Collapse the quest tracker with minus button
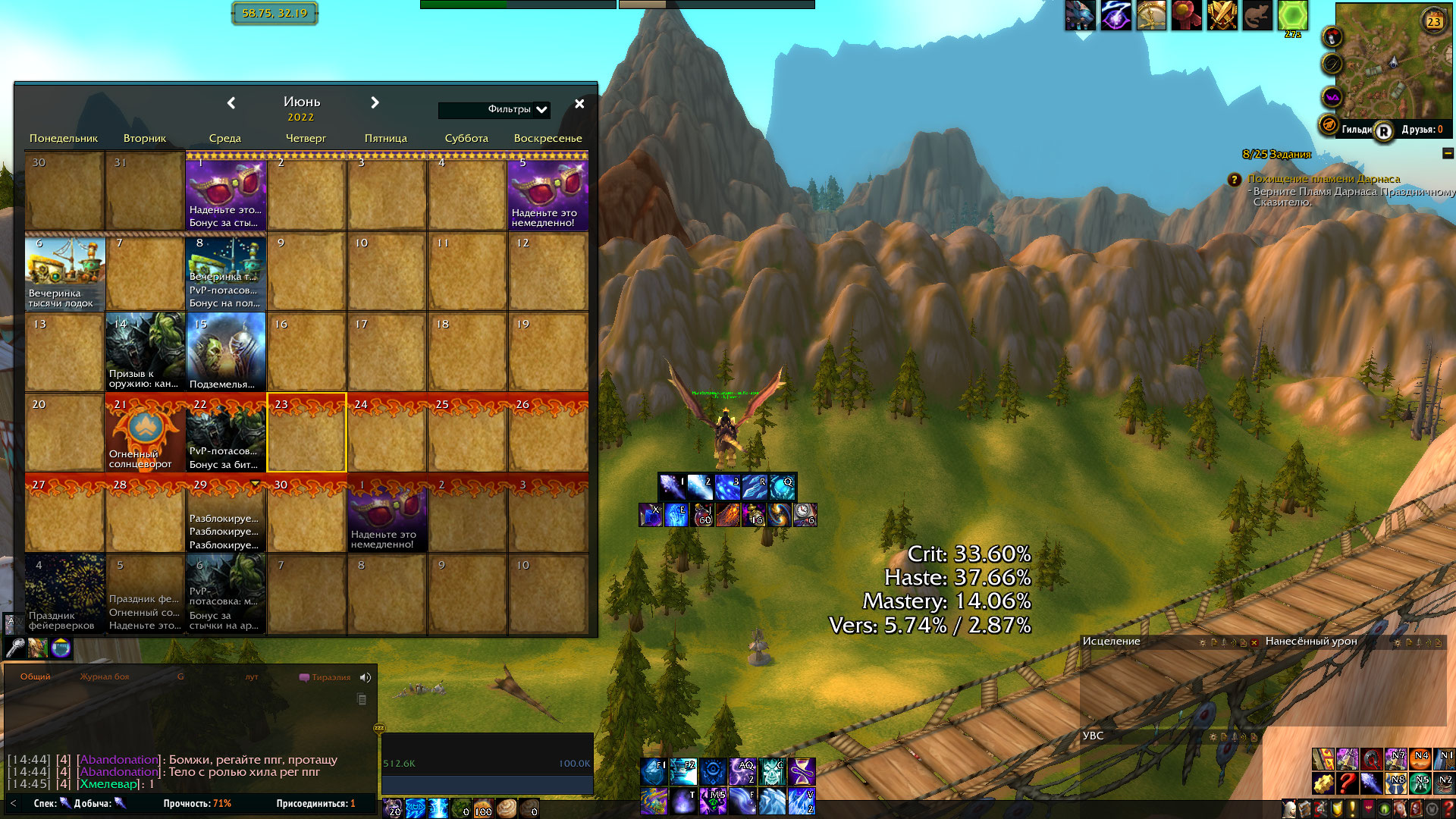Viewport: 1456px width, 819px height. [1447, 154]
